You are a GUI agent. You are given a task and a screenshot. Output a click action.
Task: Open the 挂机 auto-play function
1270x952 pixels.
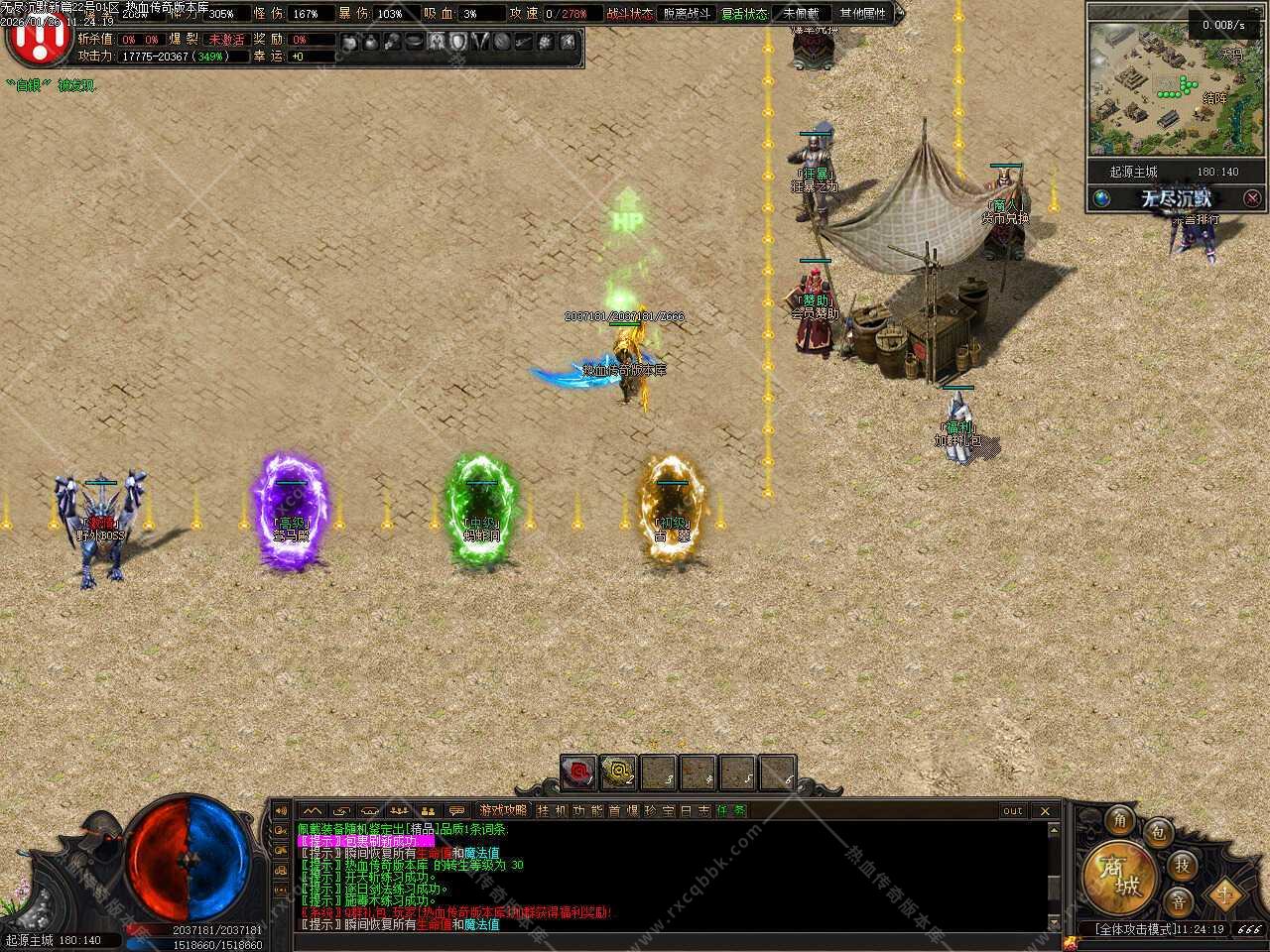coord(552,810)
